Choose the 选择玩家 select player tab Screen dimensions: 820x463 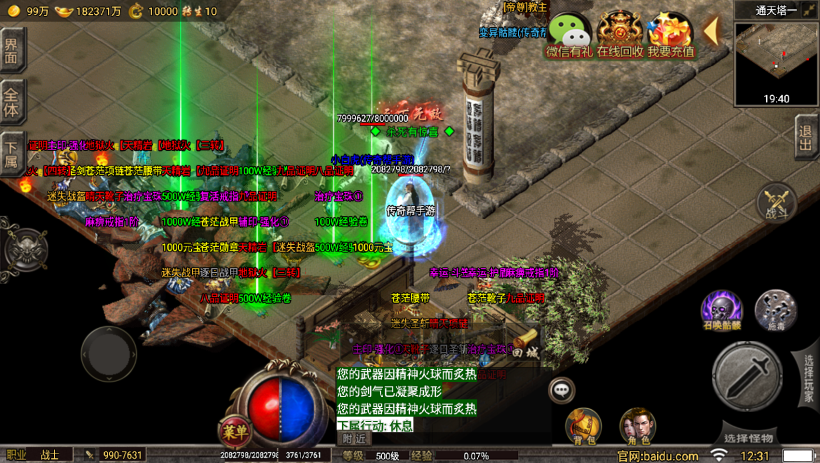808,378
